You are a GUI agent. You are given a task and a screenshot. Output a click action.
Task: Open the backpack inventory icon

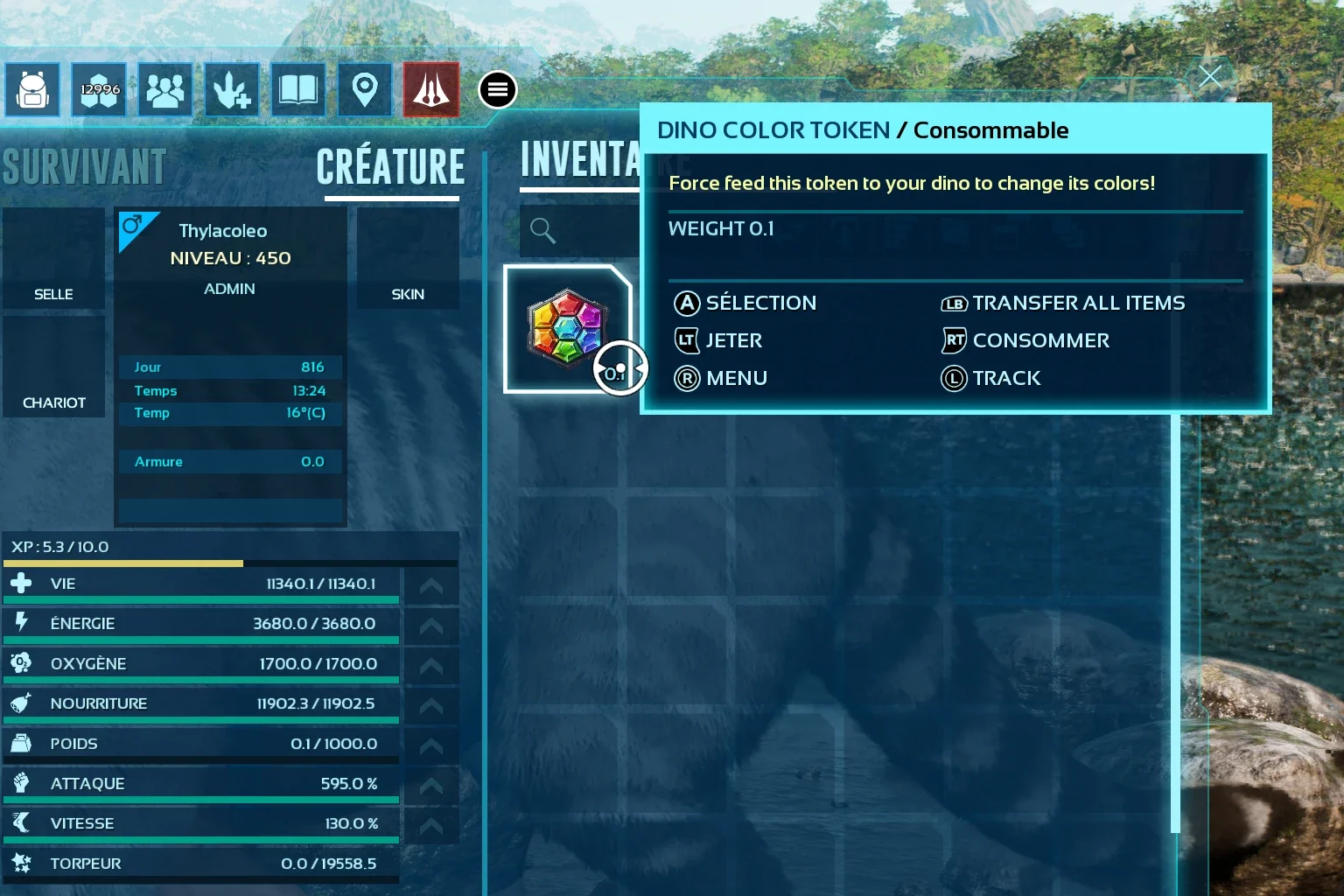click(32, 90)
